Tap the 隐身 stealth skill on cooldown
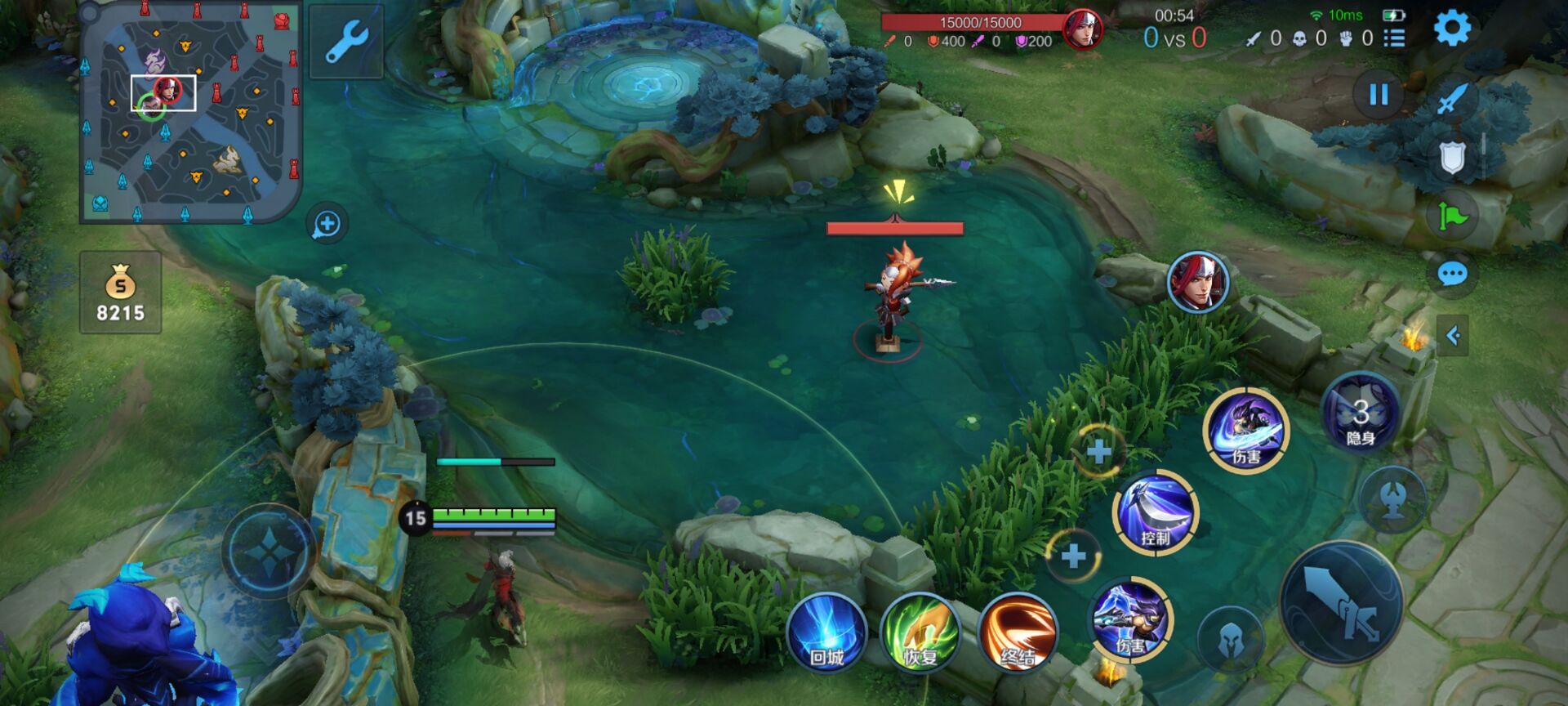The width and height of the screenshot is (1568, 706). click(x=1360, y=414)
